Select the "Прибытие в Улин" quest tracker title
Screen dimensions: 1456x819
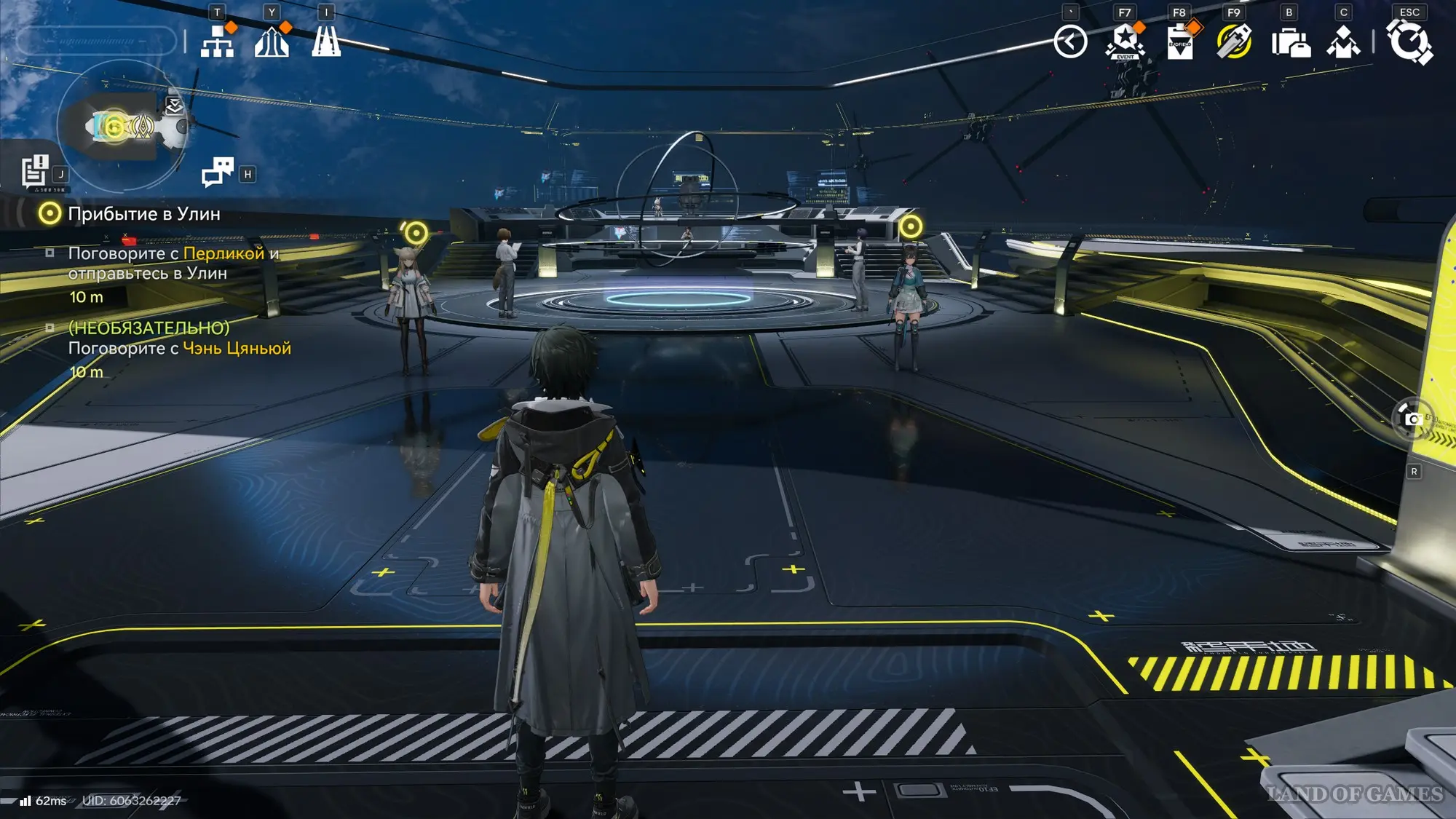143,214
